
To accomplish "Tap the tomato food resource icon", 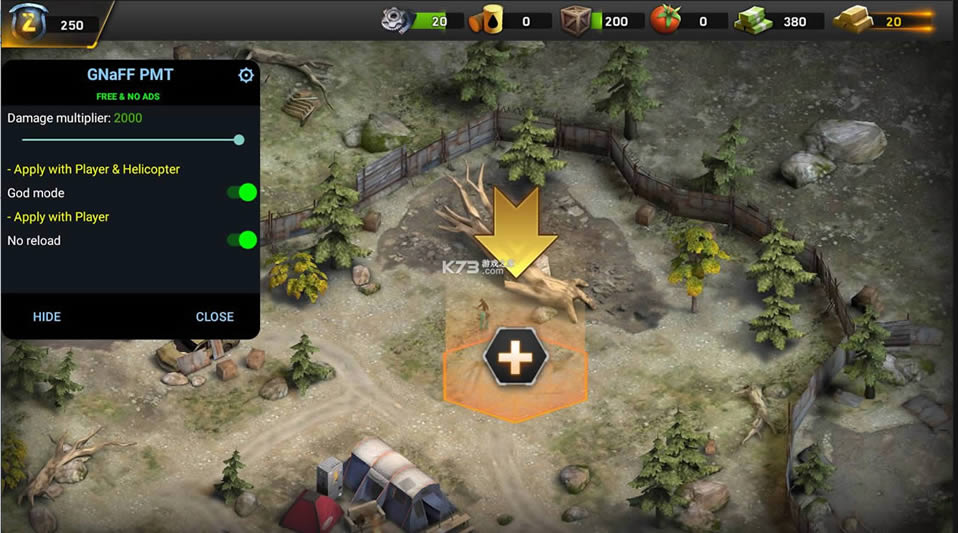I will point(665,20).
